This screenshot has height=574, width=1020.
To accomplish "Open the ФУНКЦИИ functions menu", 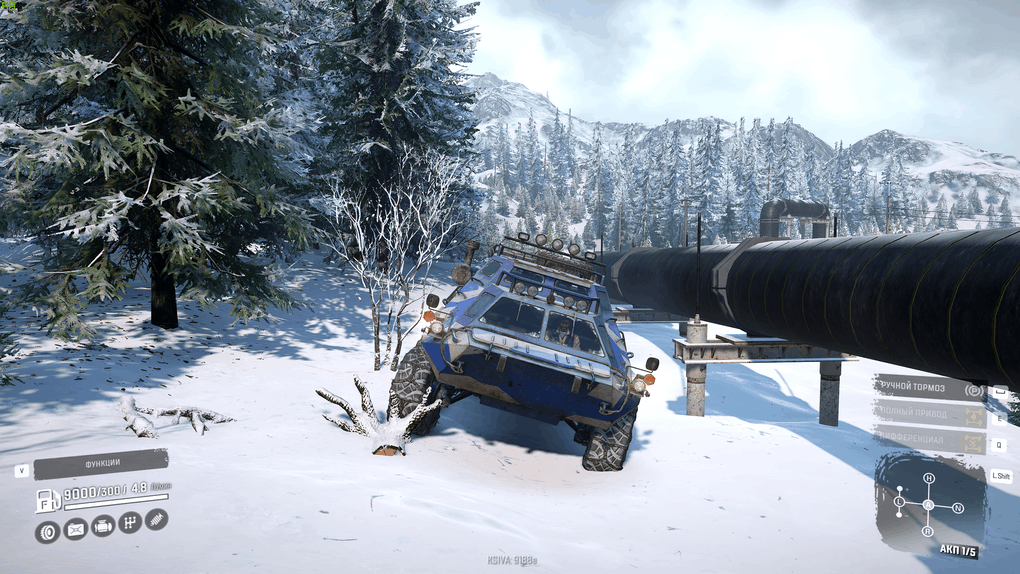I will [x=100, y=464].
